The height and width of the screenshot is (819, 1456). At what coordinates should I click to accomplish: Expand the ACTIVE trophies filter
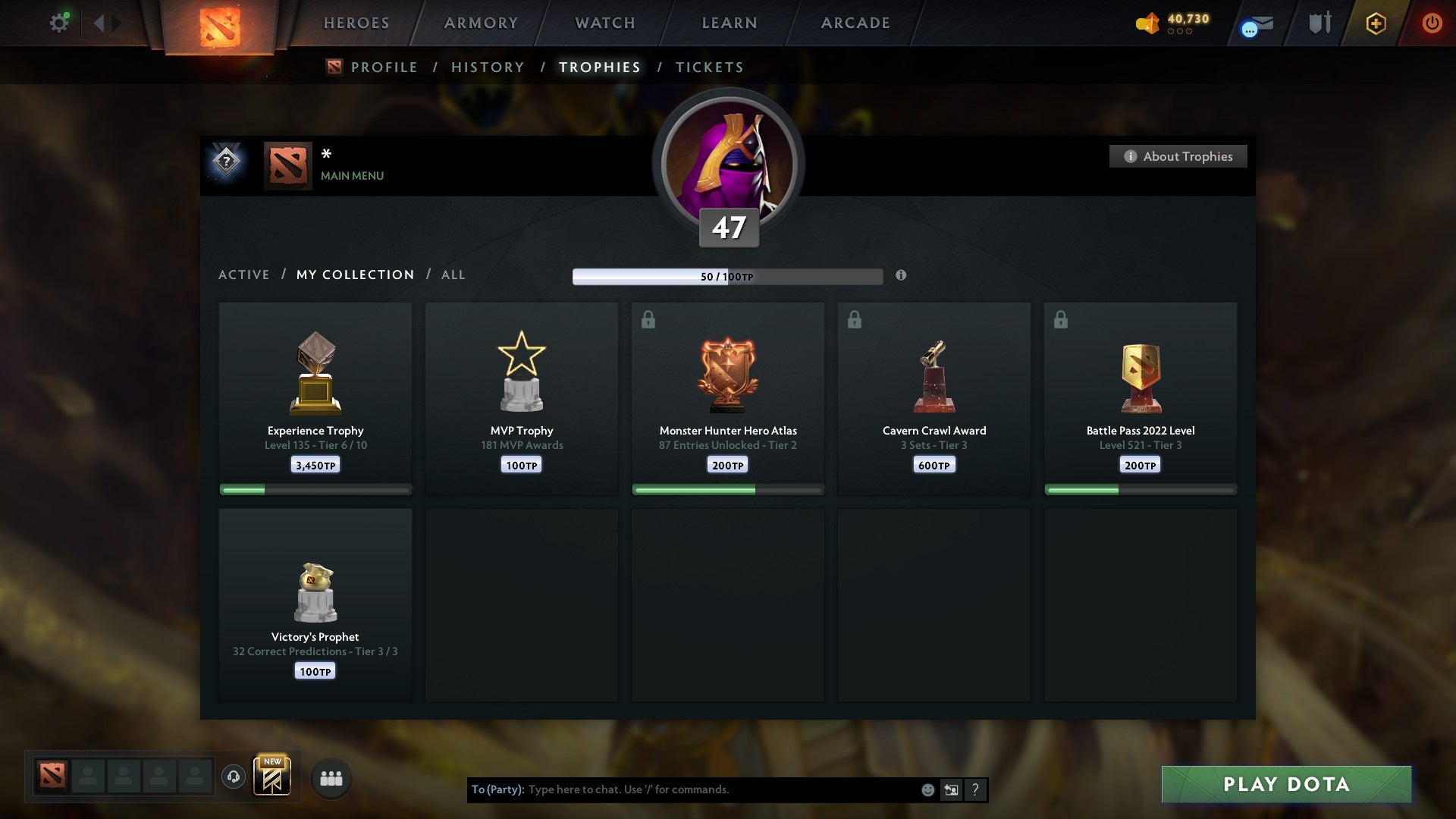click(244, 275)
